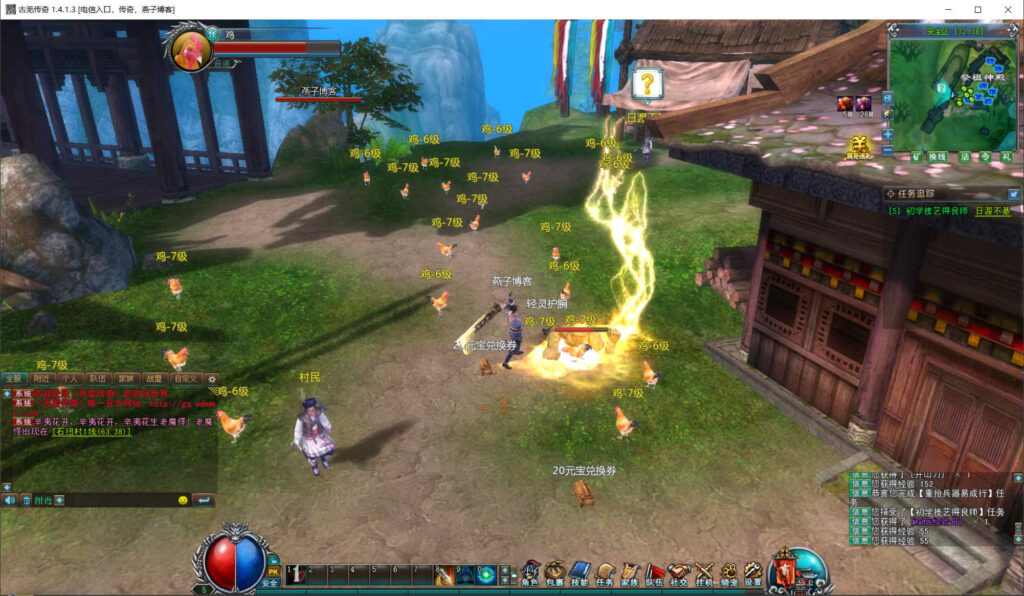Open the 骑宠 mount and pet menu
The width and height of the screenshot is (1024, 596).
tap(729, 573)
